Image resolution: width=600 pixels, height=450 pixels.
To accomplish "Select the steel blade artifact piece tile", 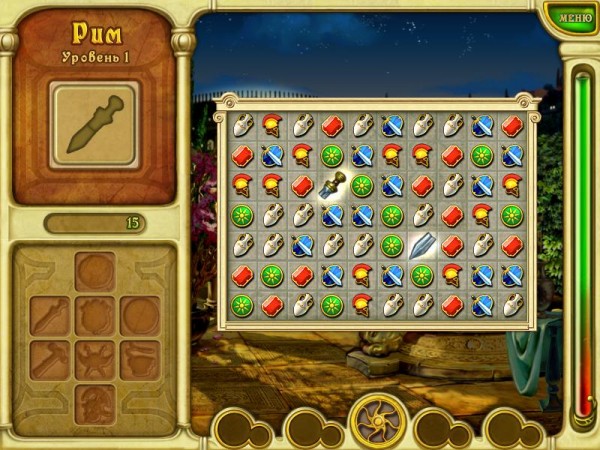I will click(422, 244).
